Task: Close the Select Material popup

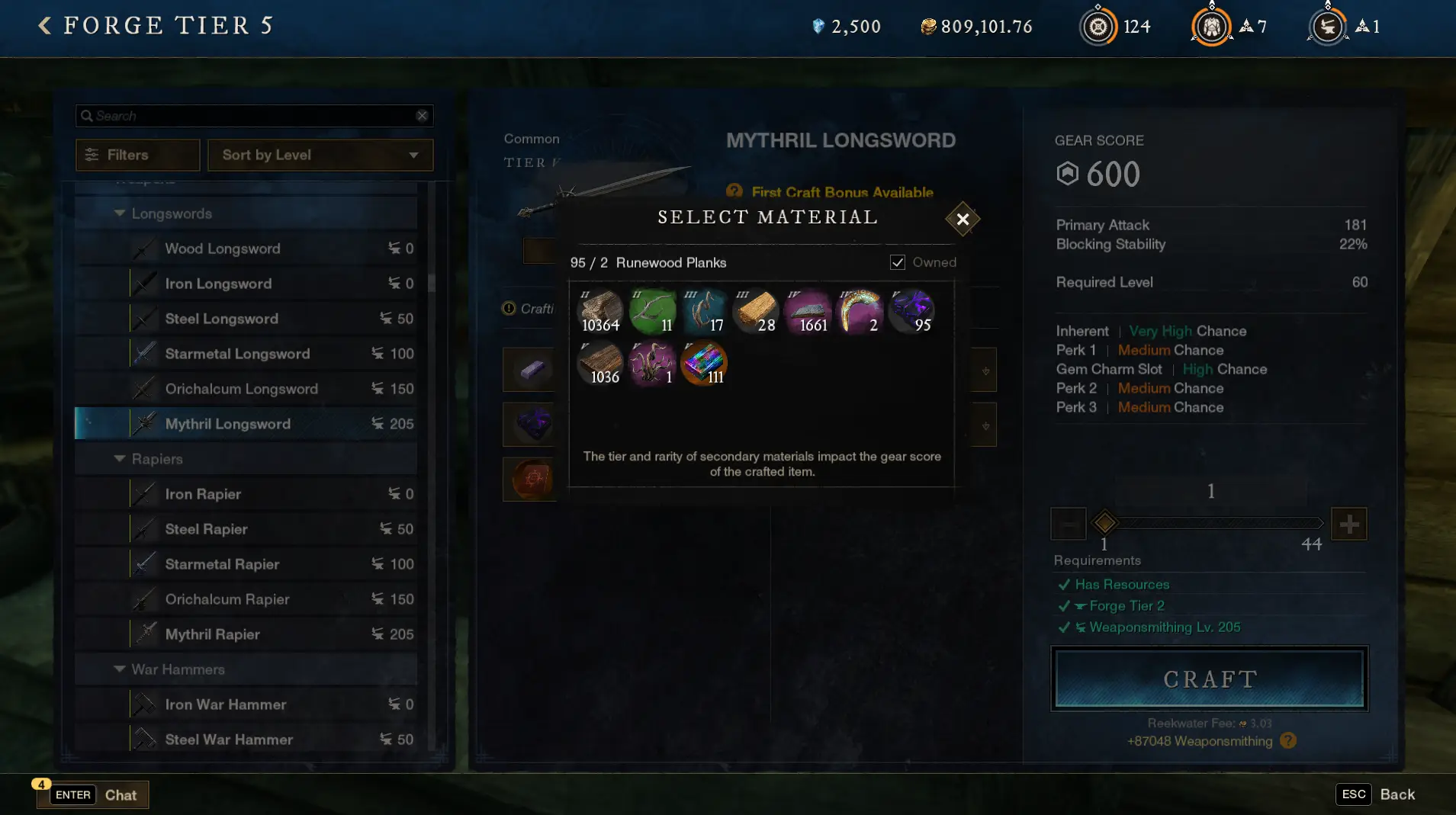Action: click(x=963, y=220)
